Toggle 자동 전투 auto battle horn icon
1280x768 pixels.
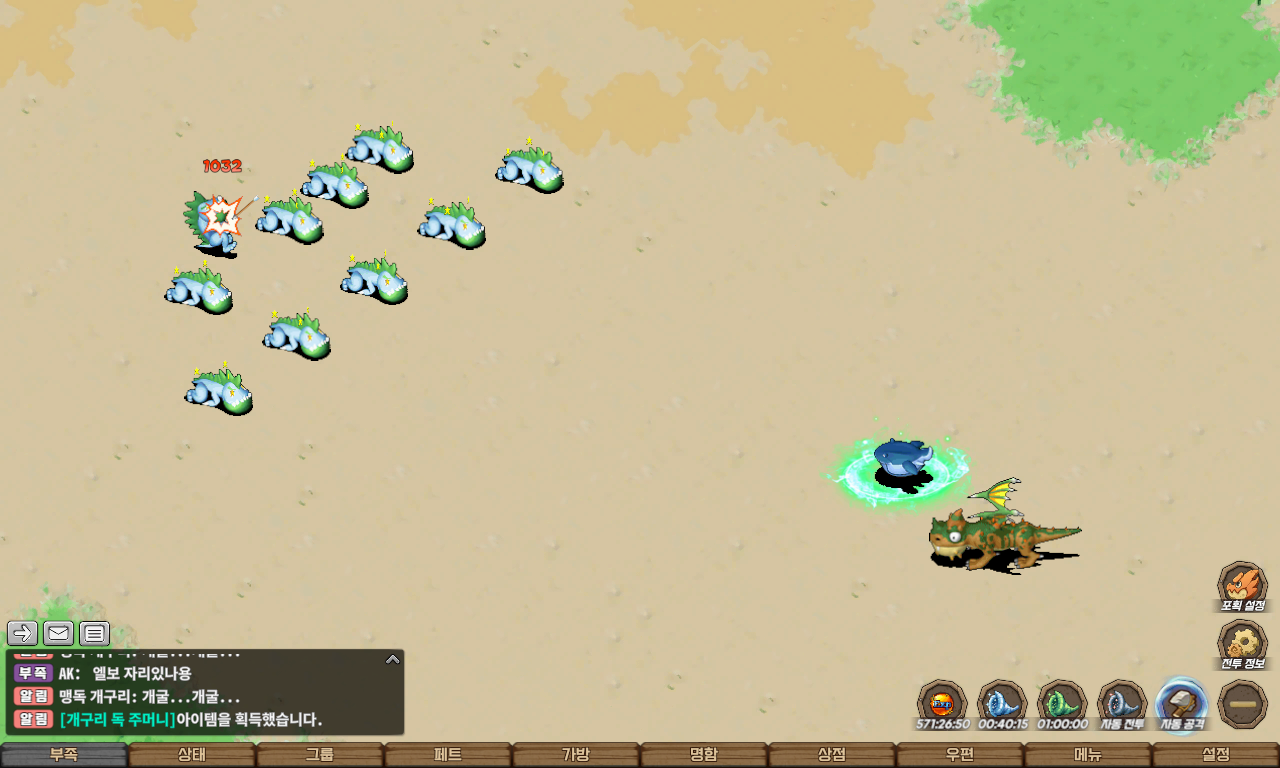[x=1122, y=703]
